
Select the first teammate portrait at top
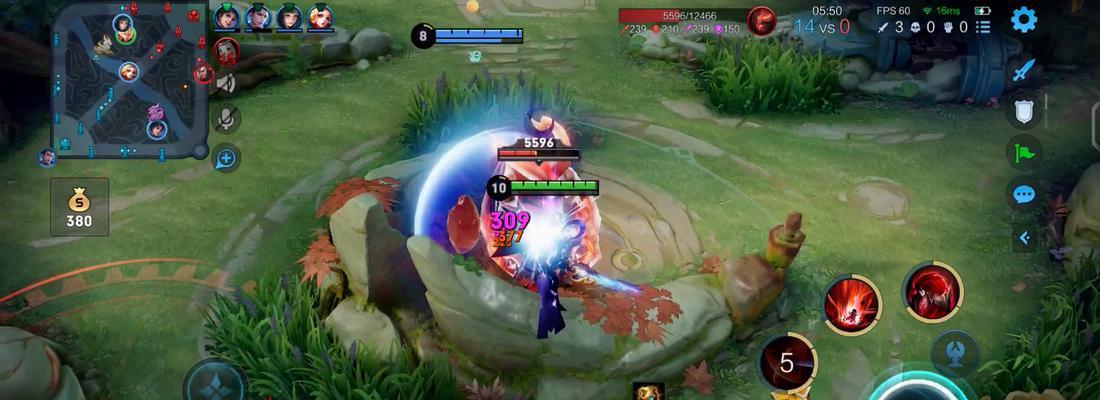tap(226, 17)
